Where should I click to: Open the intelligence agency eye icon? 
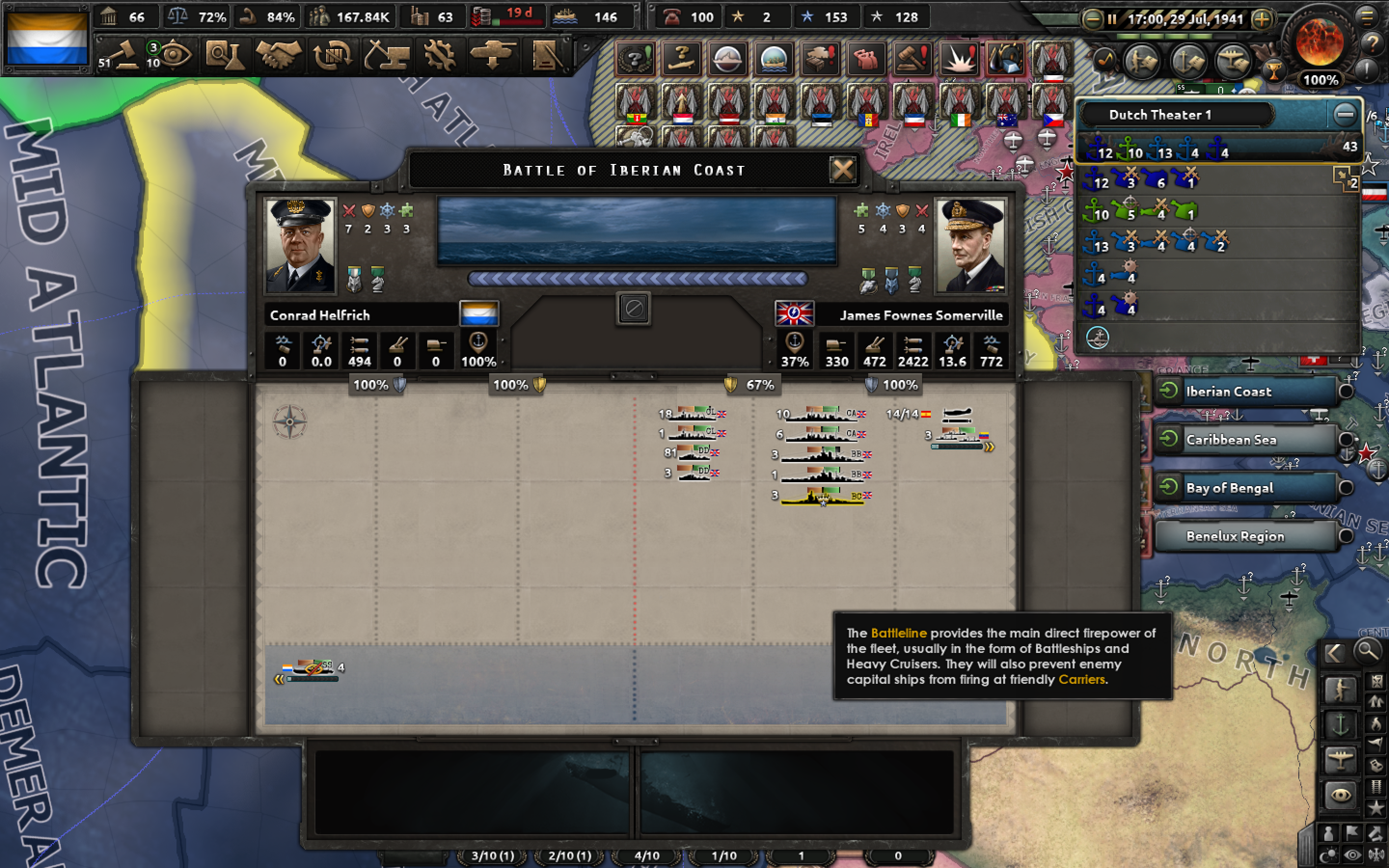(178, 54)
